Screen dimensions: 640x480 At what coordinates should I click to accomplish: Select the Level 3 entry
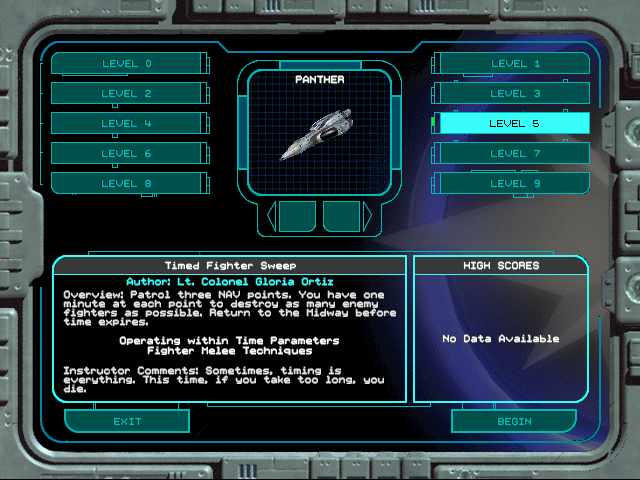pos(515,94)
